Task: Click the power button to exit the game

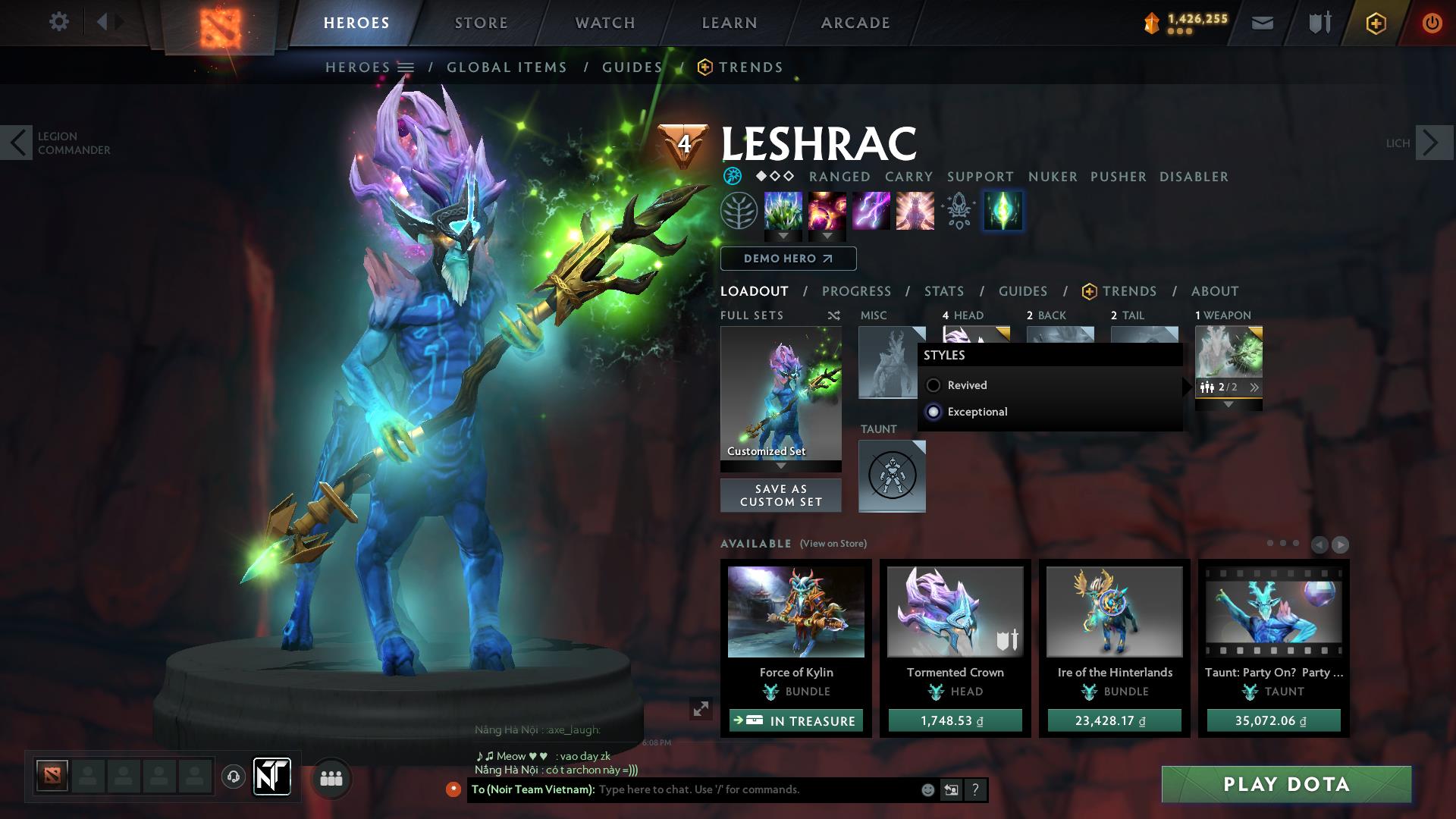Action: [x=1432, y=23]
